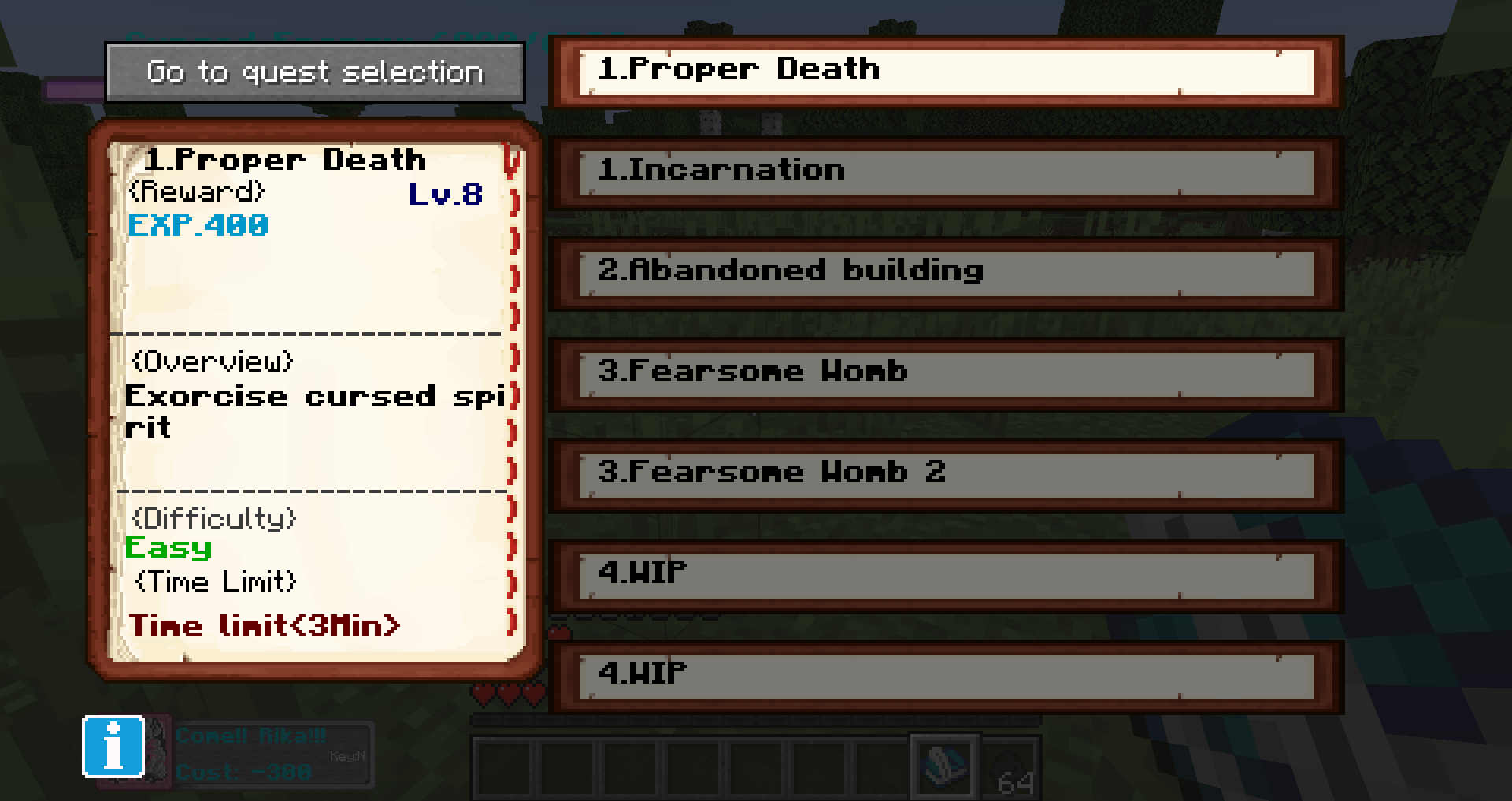This screenshot has width=1512, height=801.
Task: Open the 3.Fearsome Womb quest
Action: point(945,372)
